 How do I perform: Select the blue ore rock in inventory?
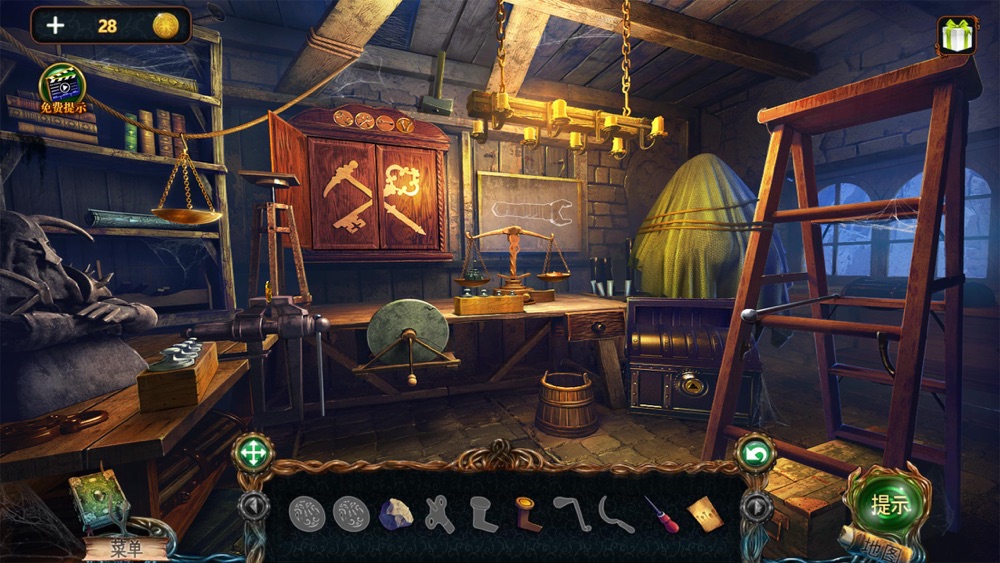pyautogui.click(x=395, y=514)
